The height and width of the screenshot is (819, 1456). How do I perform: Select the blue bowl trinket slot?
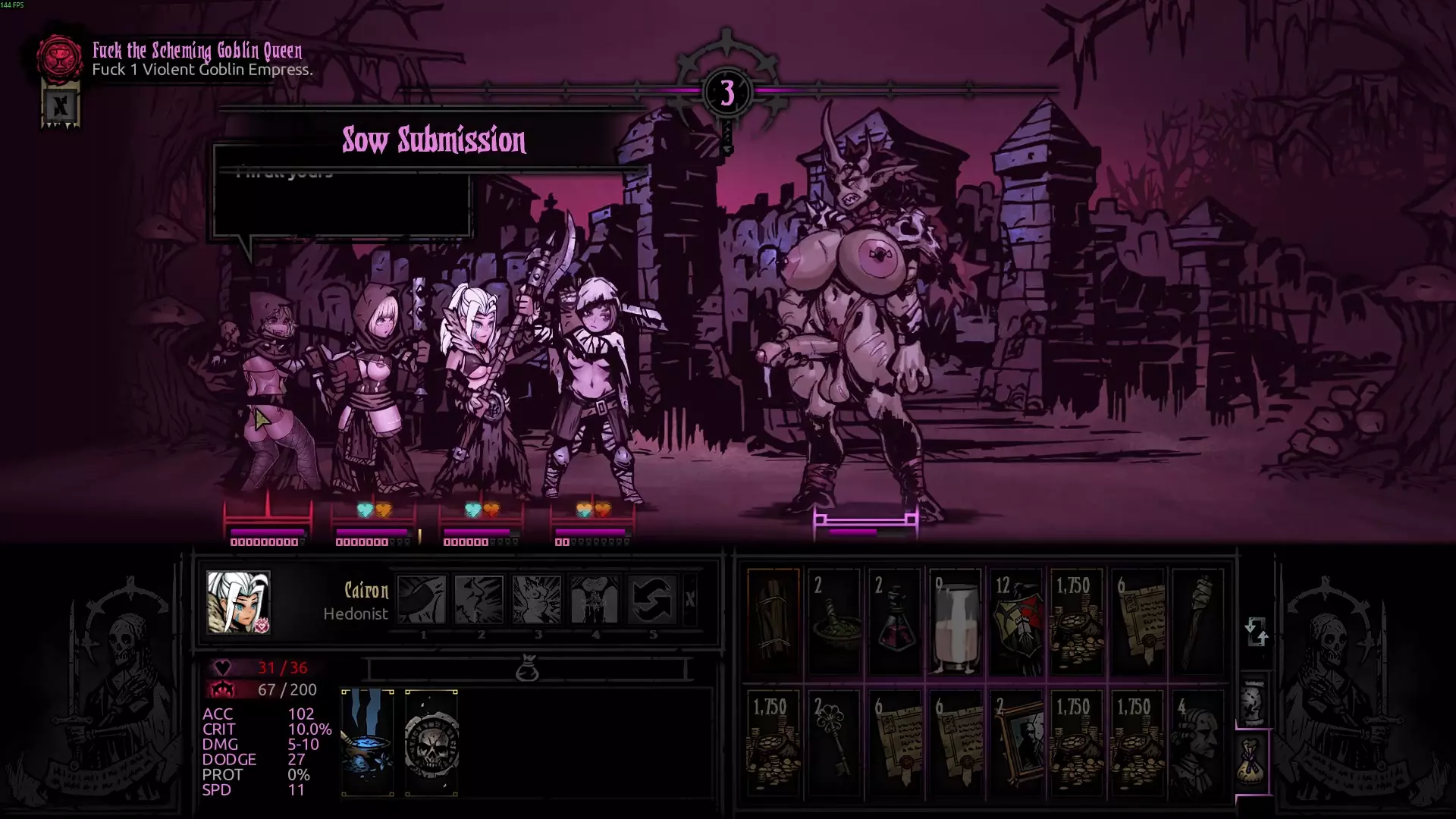tap(368, 742)
